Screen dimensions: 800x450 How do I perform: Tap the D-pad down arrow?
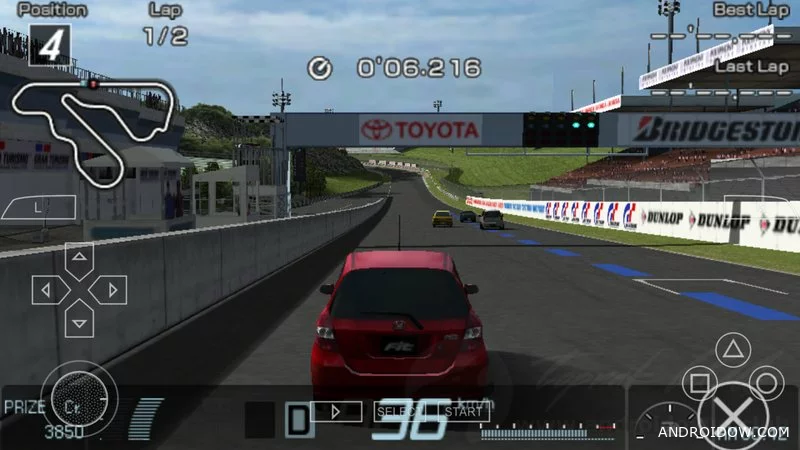79,320
